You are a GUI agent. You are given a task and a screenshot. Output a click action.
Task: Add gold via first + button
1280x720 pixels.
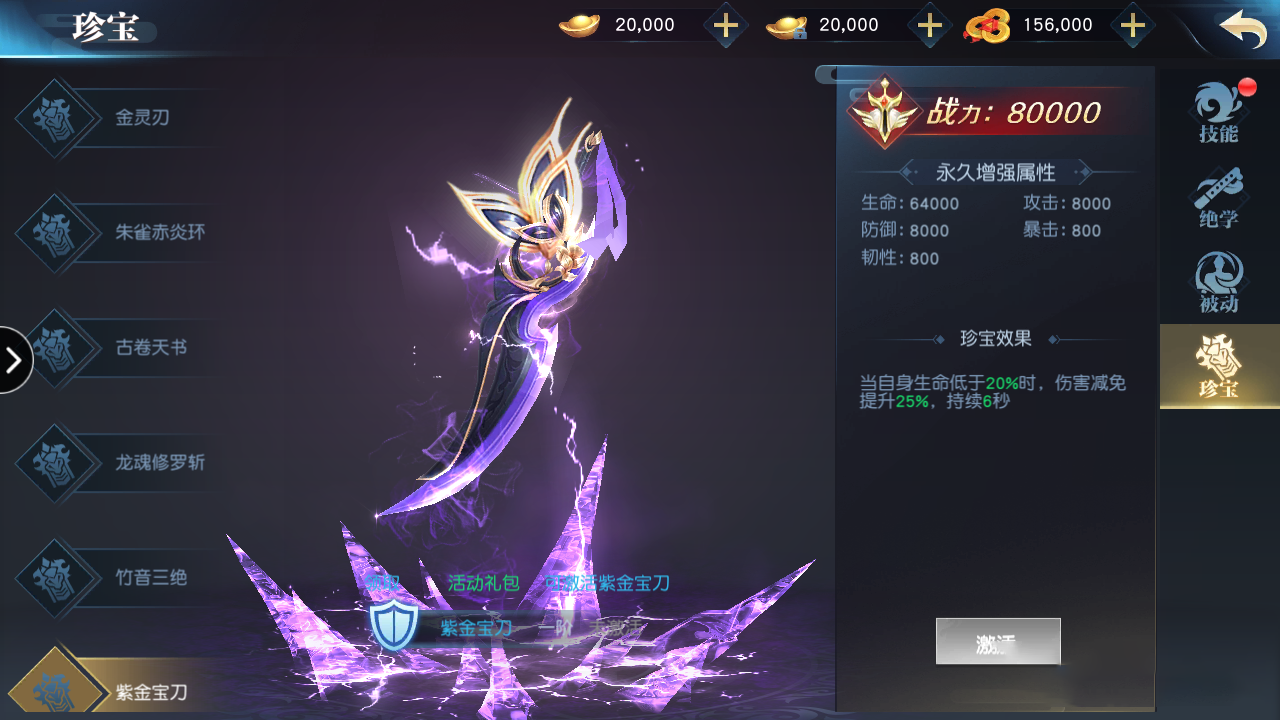point(725,24)
